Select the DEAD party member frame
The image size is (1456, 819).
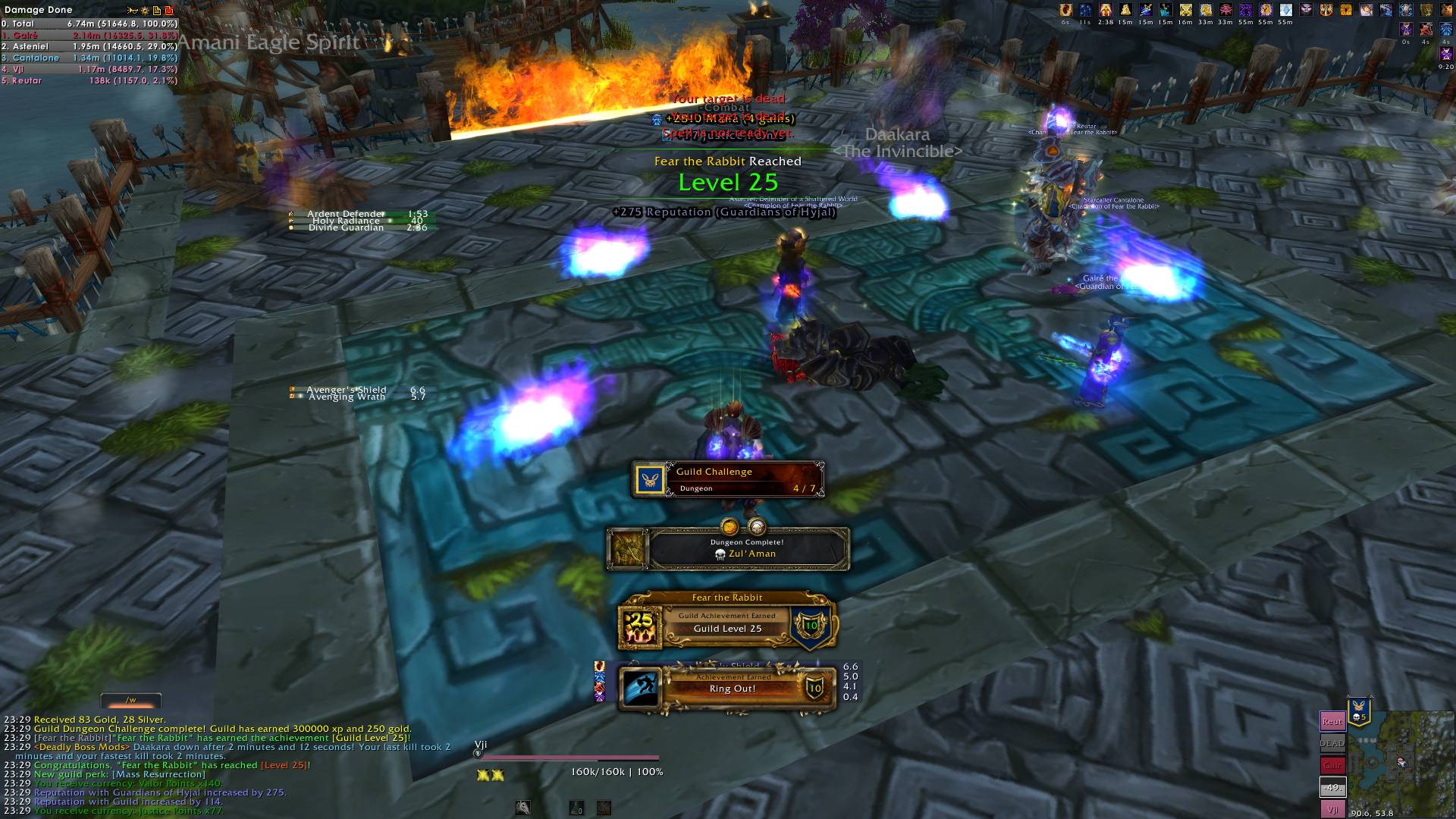pos(1332,743)
